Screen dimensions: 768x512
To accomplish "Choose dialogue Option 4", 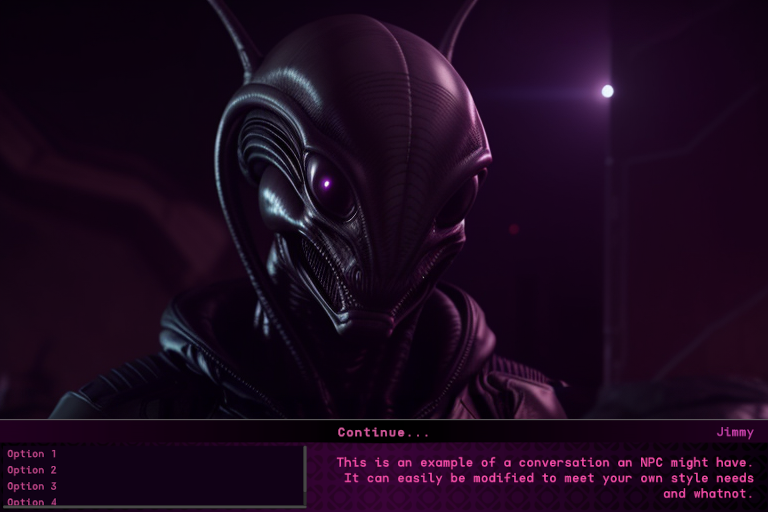I will coord(32,501).
